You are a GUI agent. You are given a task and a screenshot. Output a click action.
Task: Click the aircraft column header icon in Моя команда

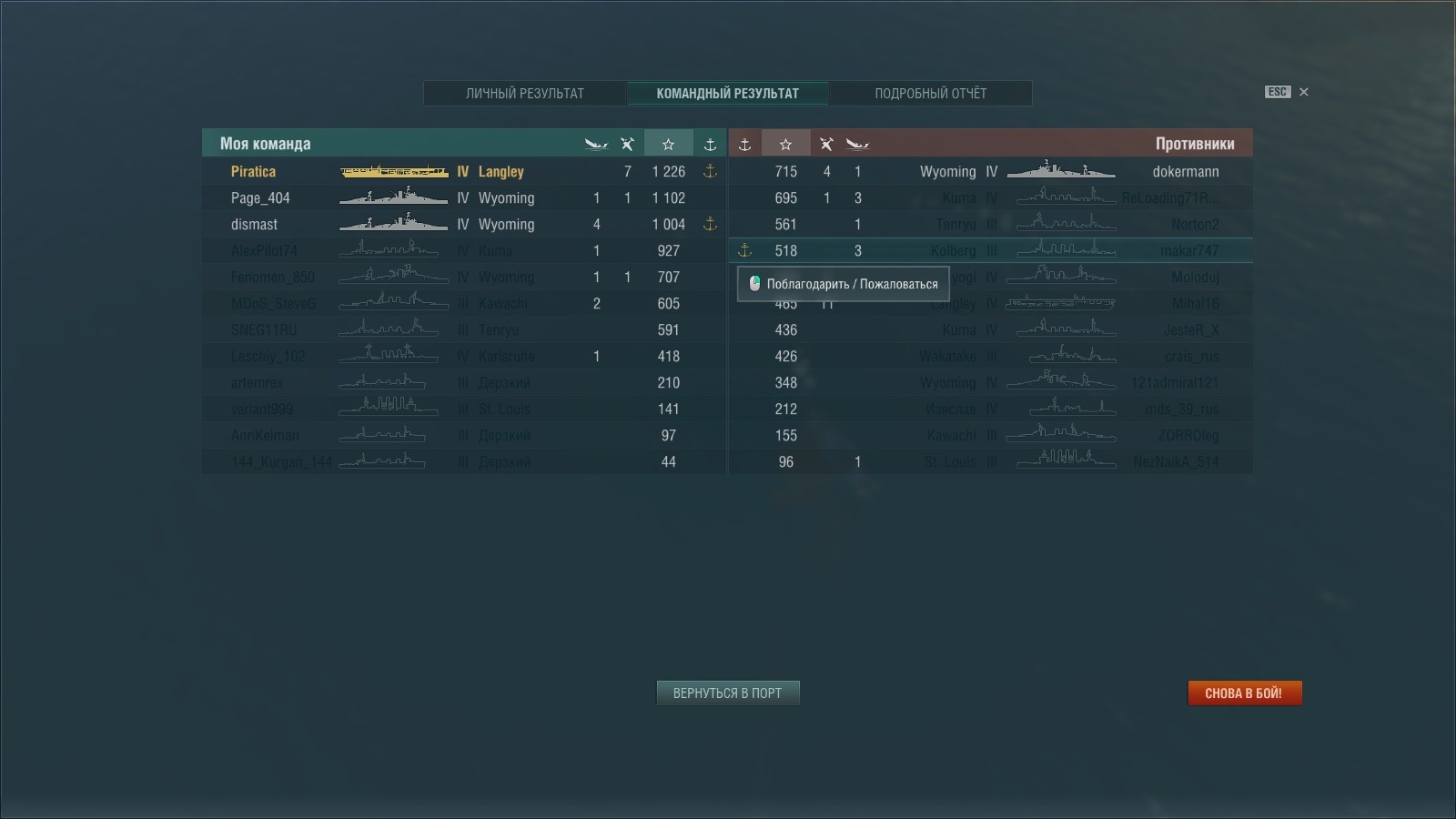point(594,143)
